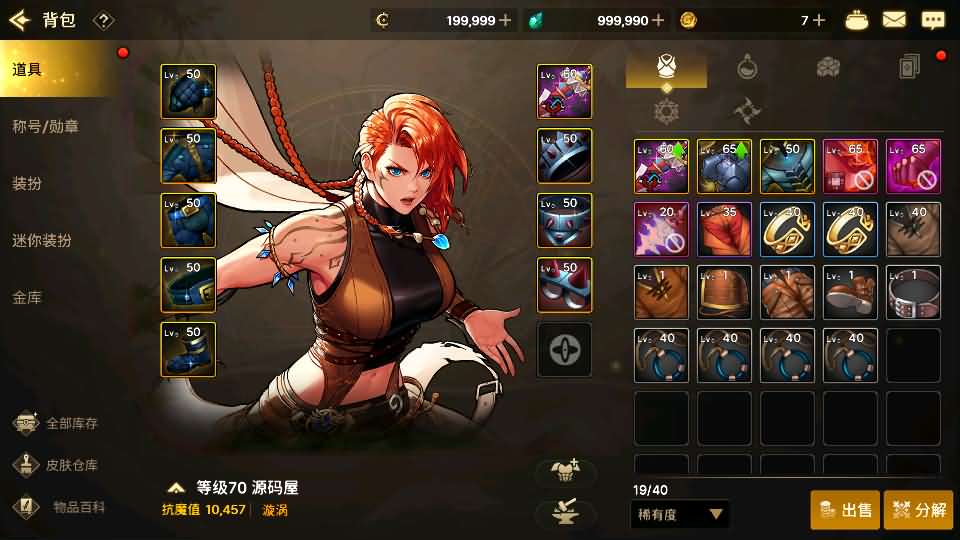The width and height of the screenshot is (960, 540).
Task: Open the chat speech bubble icon
Action: [x=932, y=20]
